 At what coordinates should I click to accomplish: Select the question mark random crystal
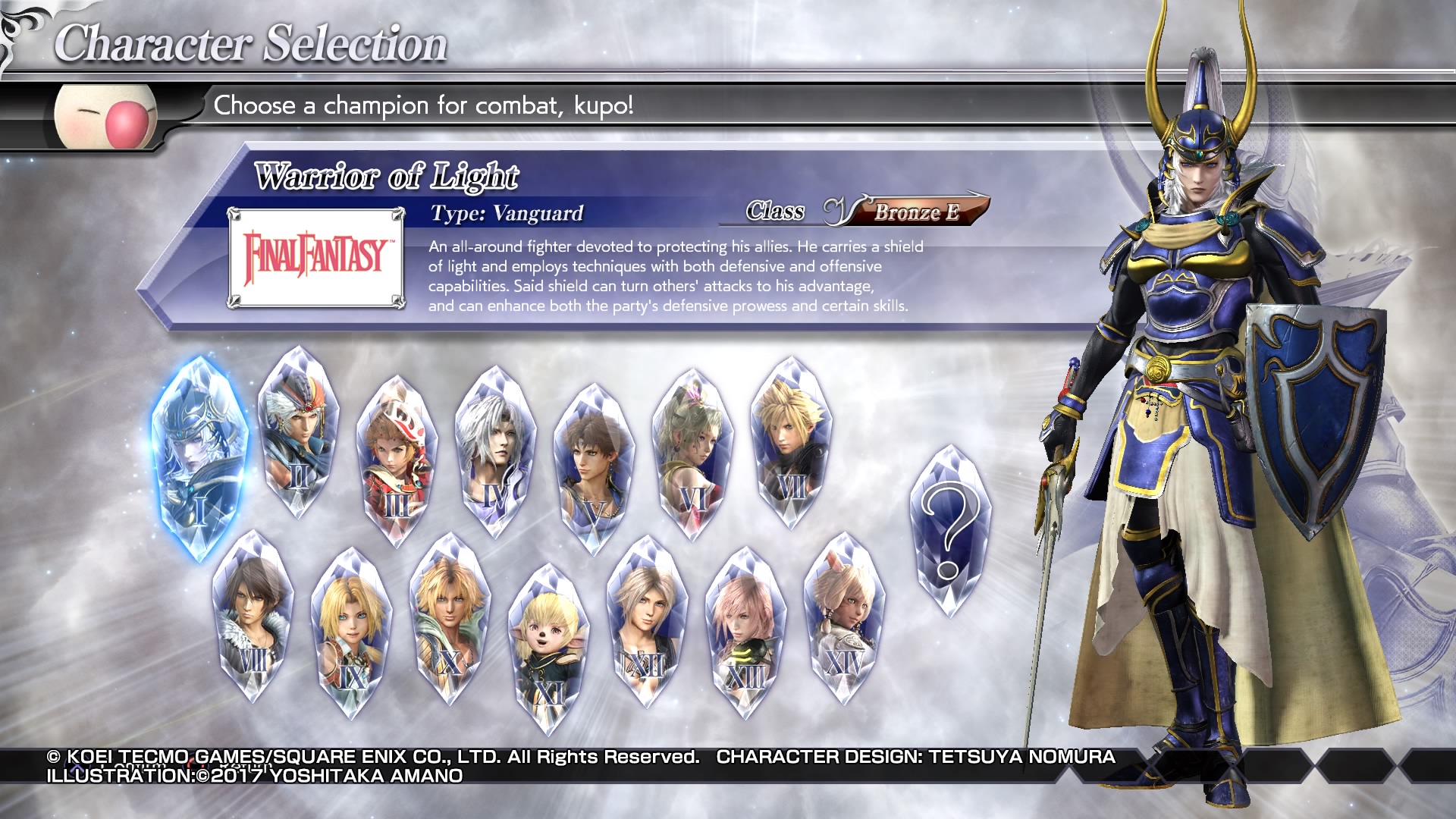[949, 531]
